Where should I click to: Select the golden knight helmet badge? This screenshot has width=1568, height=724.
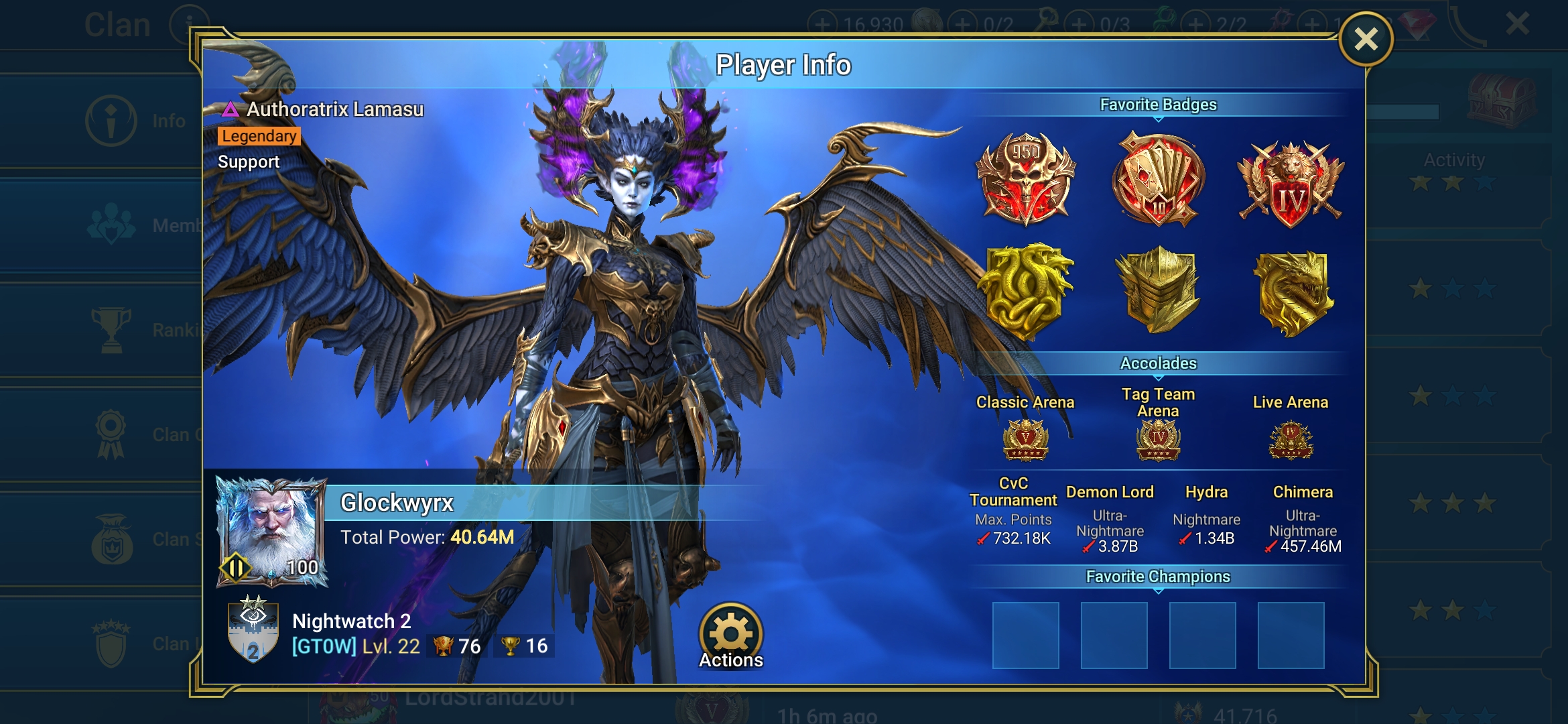point(1158,290)
